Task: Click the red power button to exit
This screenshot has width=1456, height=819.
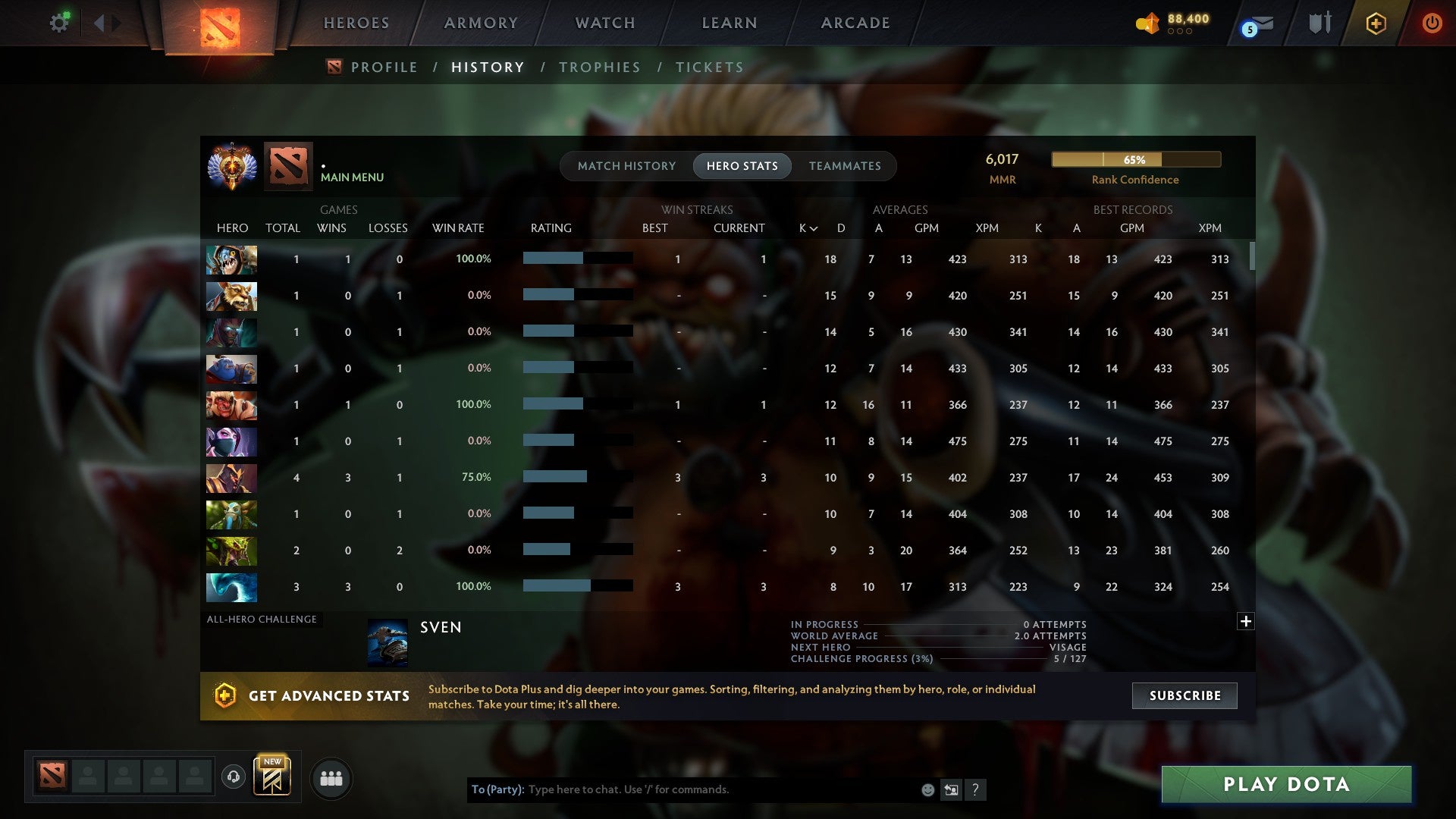Action: [x=1432, y=23]
